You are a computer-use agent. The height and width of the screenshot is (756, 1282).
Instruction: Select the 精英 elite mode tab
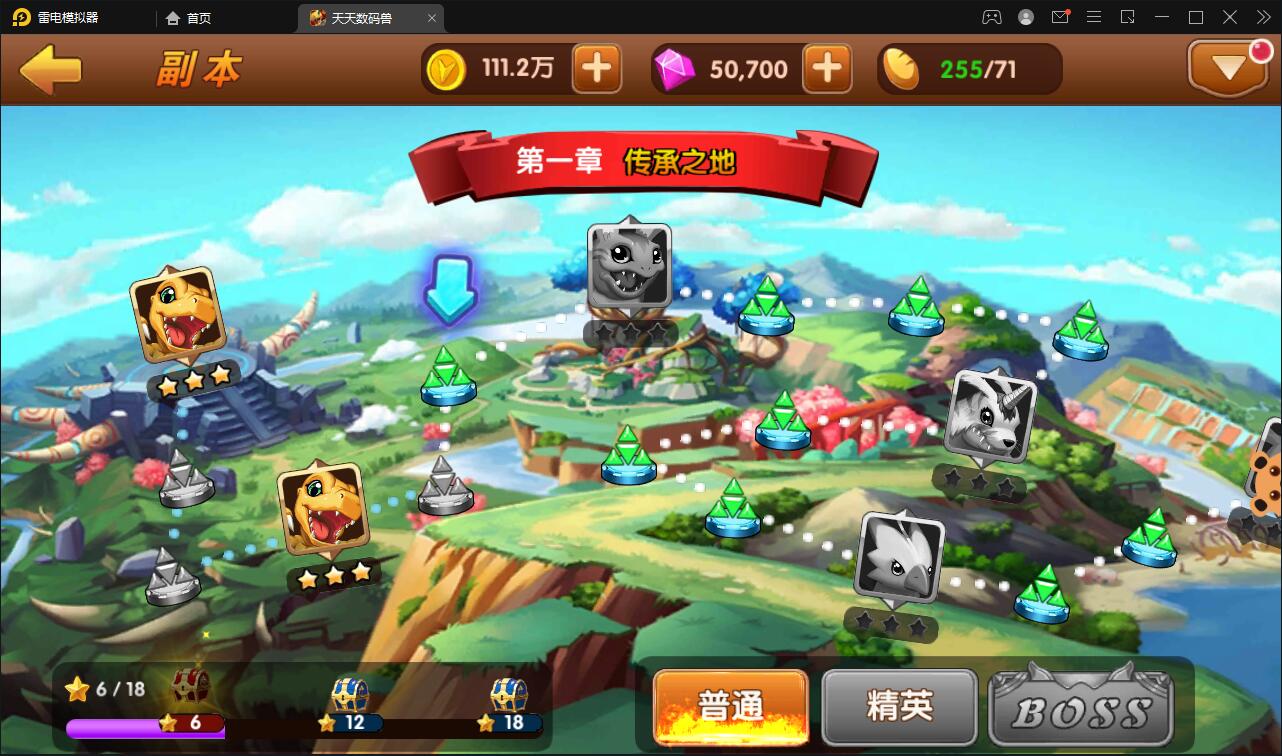899,707
